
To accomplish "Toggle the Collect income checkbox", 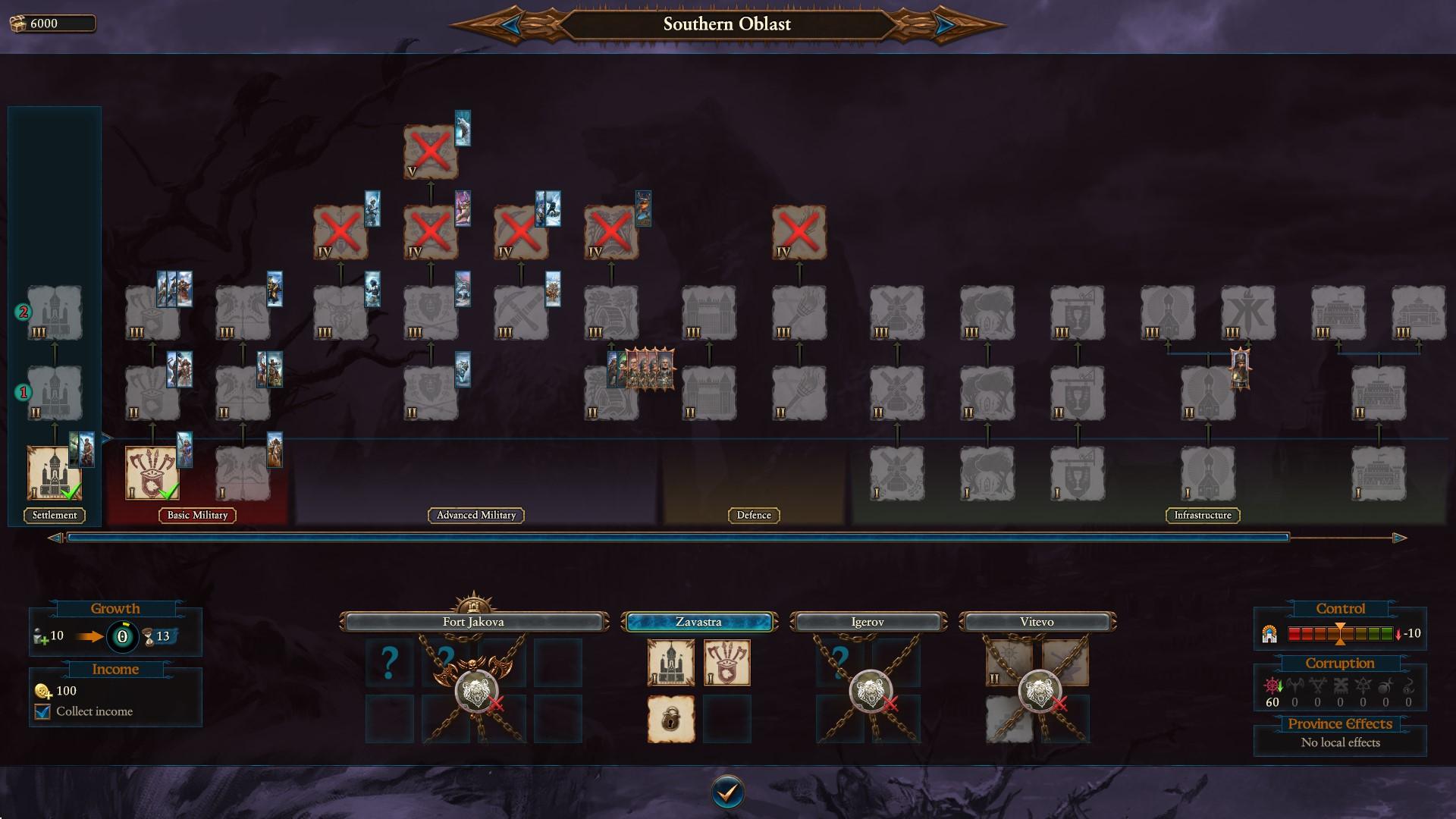I will 43,711.
